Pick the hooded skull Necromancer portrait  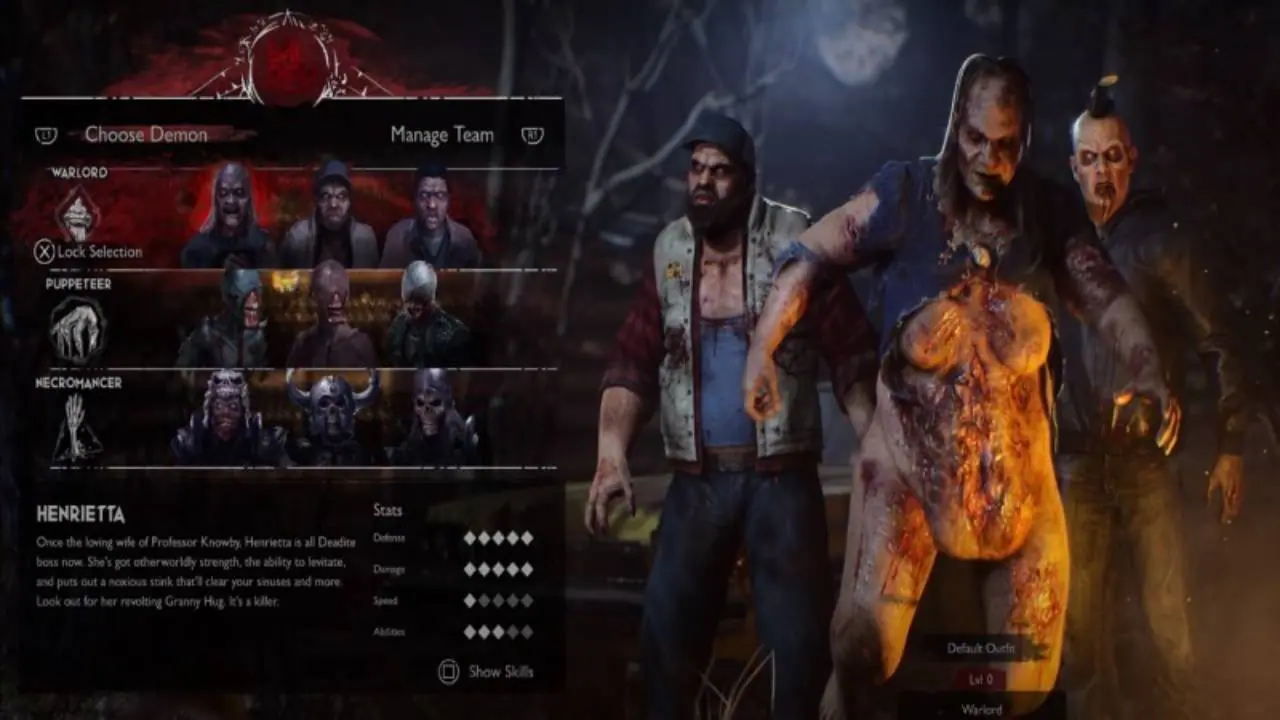pos(432,417)
